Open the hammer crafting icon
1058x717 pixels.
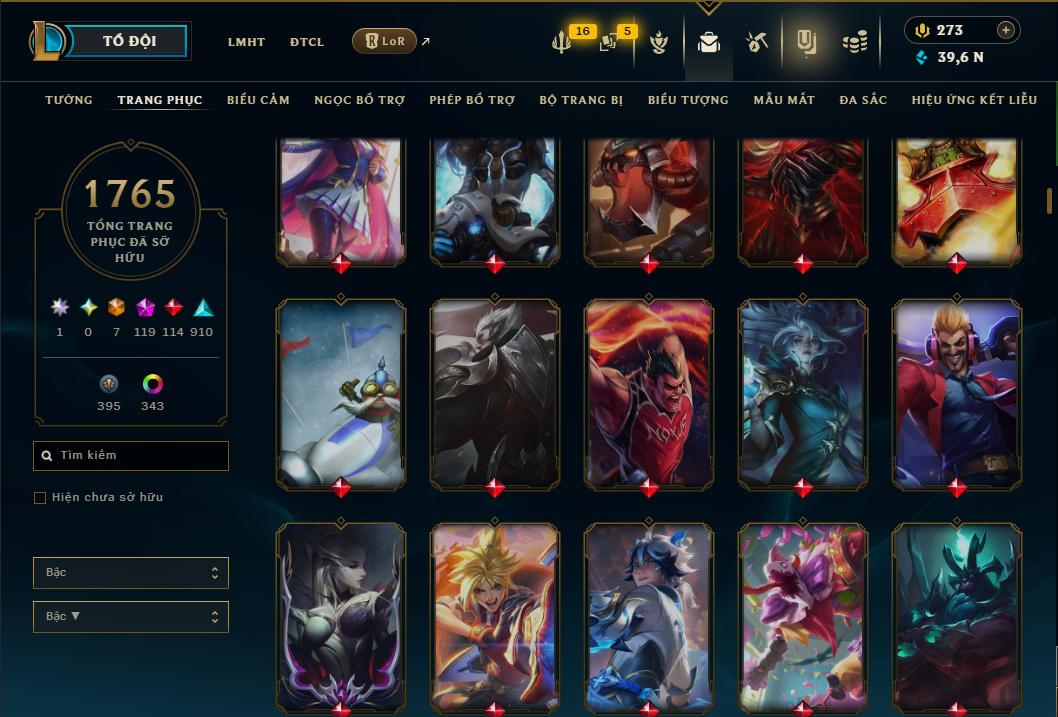tap(756, 42)
